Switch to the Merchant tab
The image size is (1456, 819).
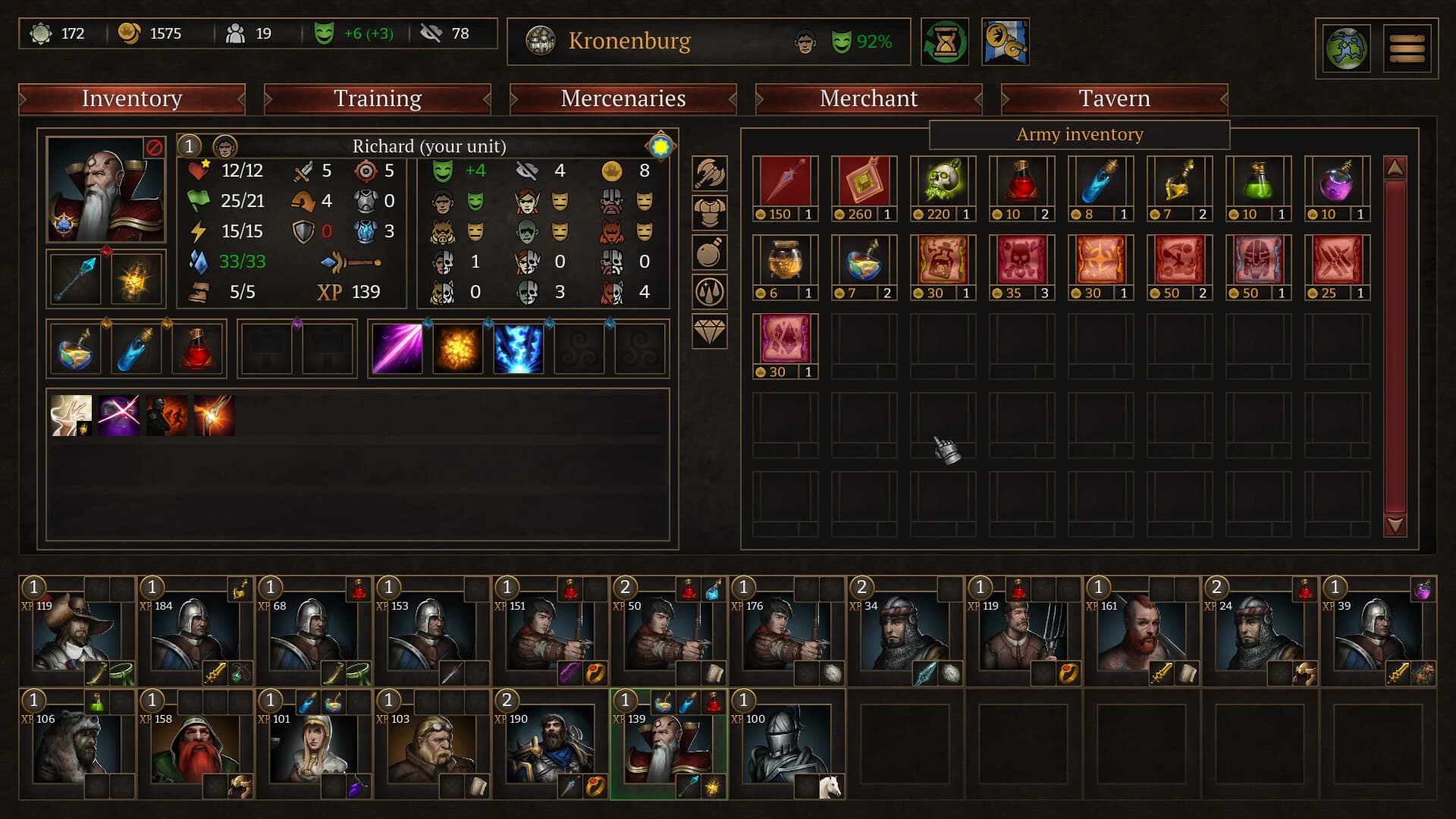click(868, 99)
